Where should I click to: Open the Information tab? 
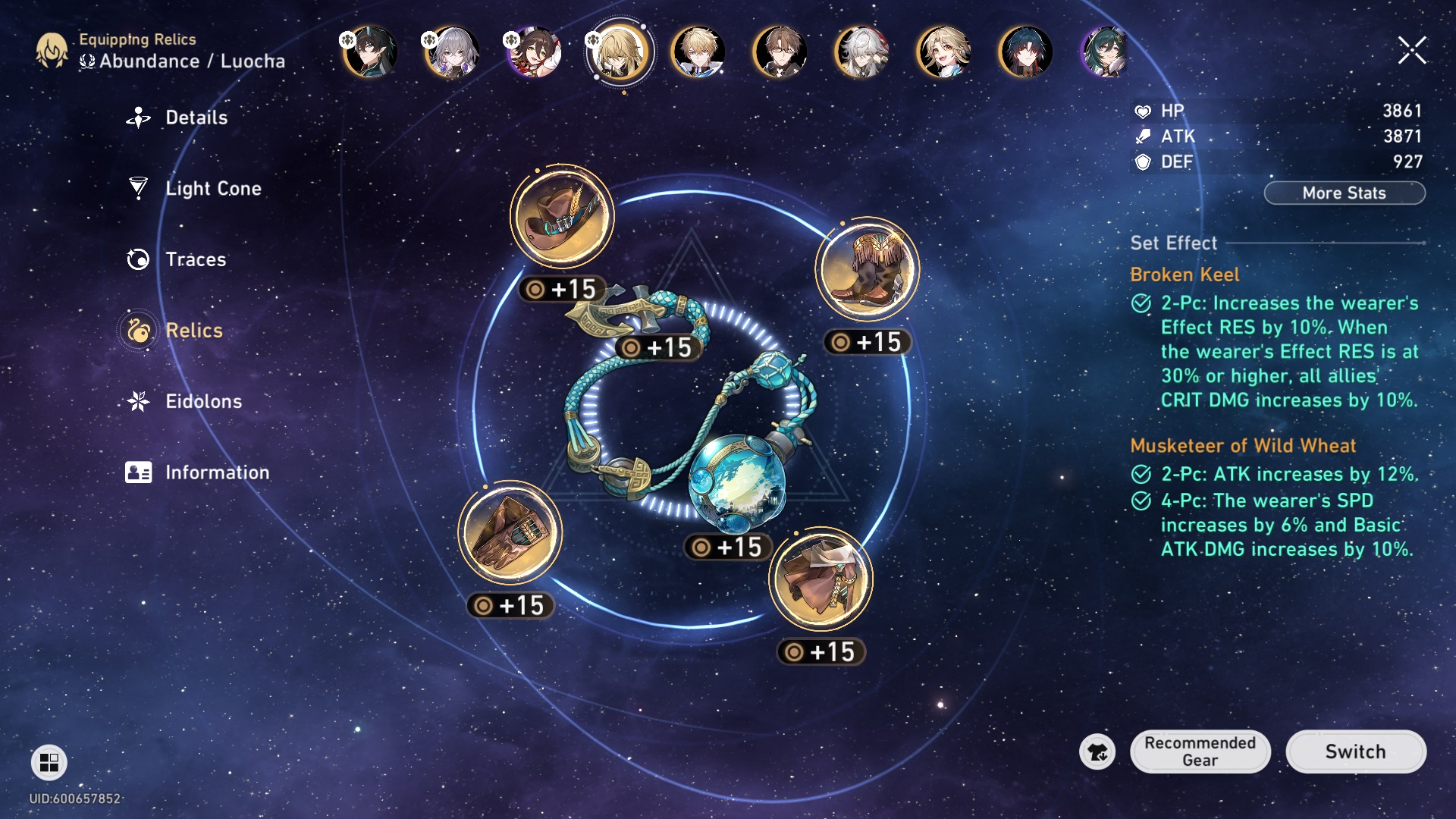217,472
